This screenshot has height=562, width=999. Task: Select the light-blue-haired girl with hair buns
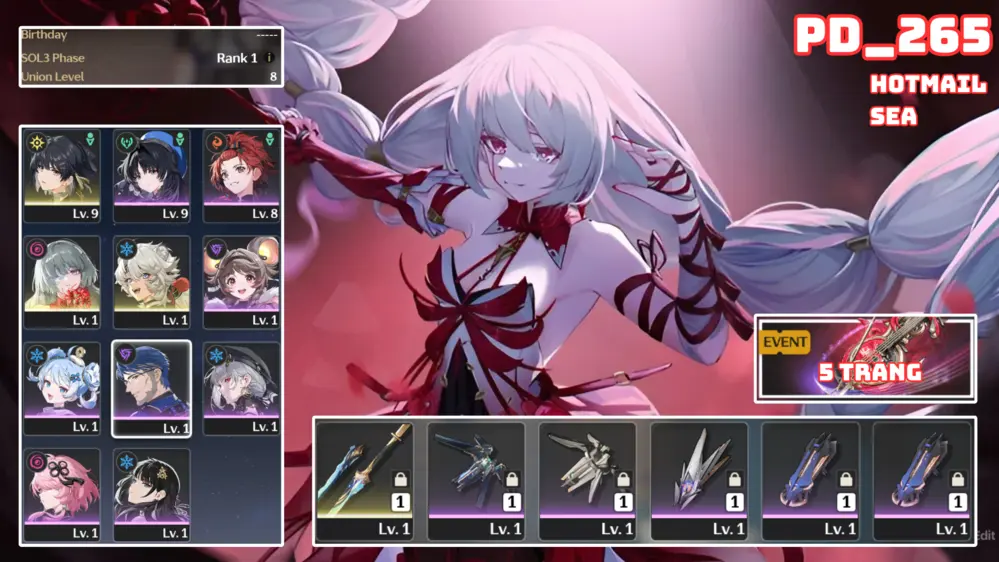[x=62, y=389]
